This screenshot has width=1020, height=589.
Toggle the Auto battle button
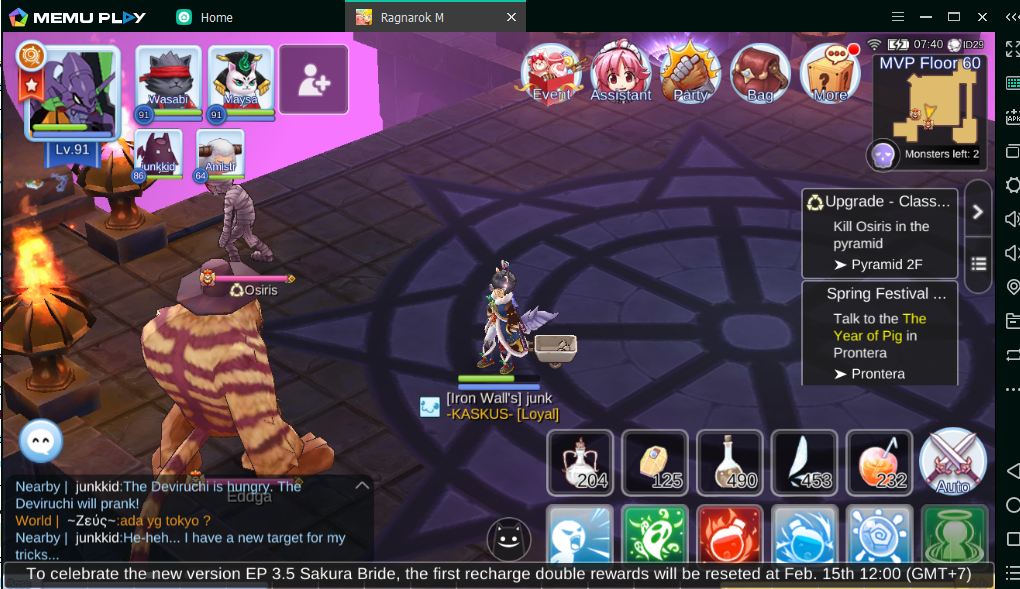[x=952, y=462]
